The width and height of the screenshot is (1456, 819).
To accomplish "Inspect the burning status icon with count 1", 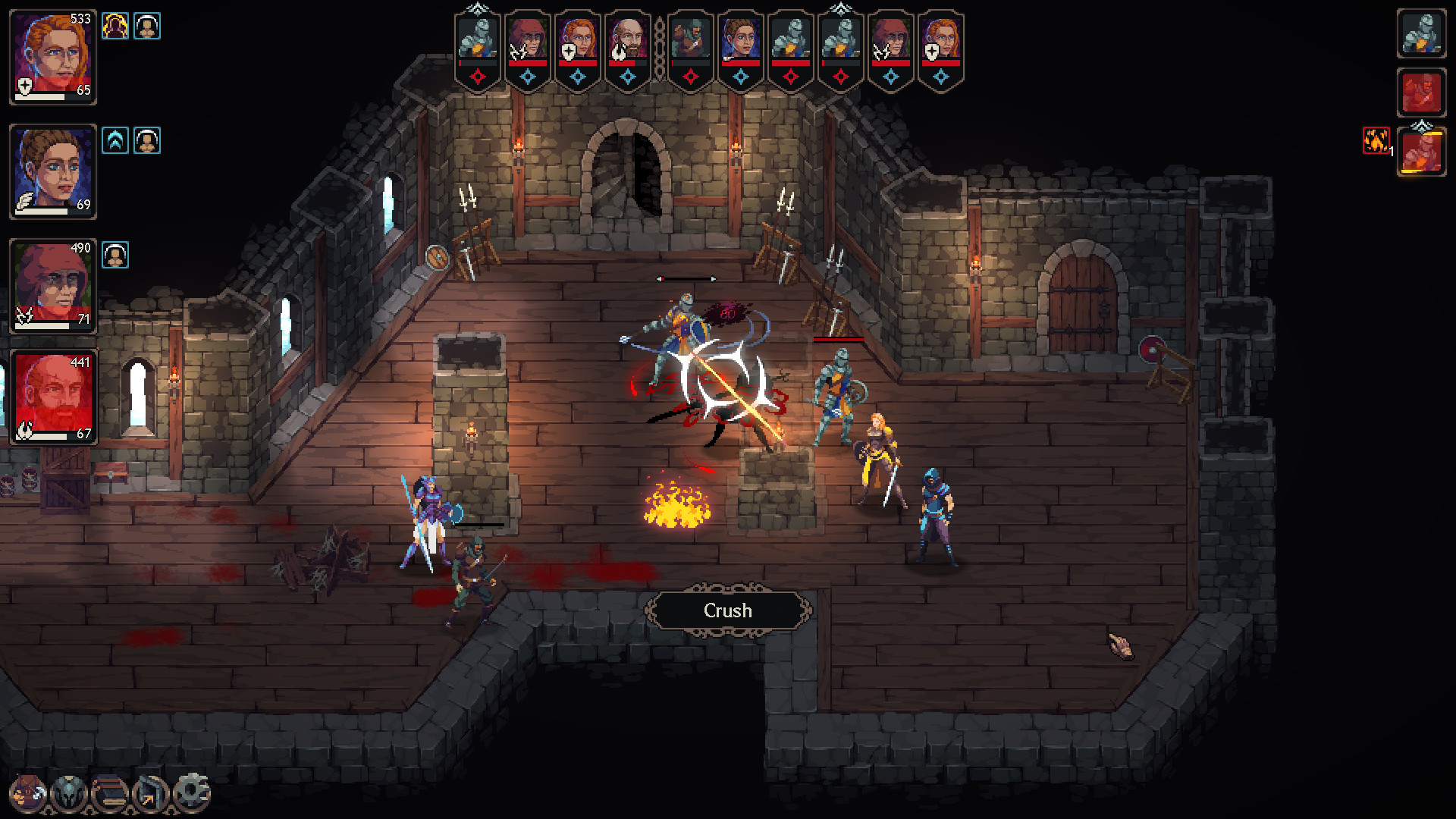I will point(1375,141).
